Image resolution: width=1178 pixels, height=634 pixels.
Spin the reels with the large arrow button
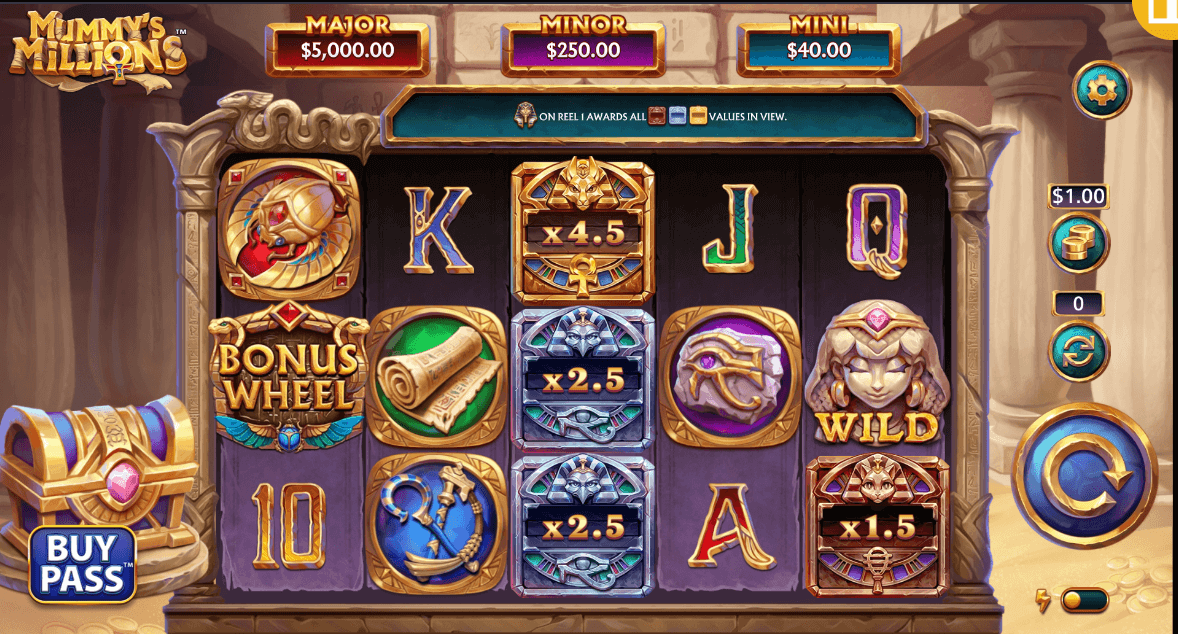[x=1085, y=475]
